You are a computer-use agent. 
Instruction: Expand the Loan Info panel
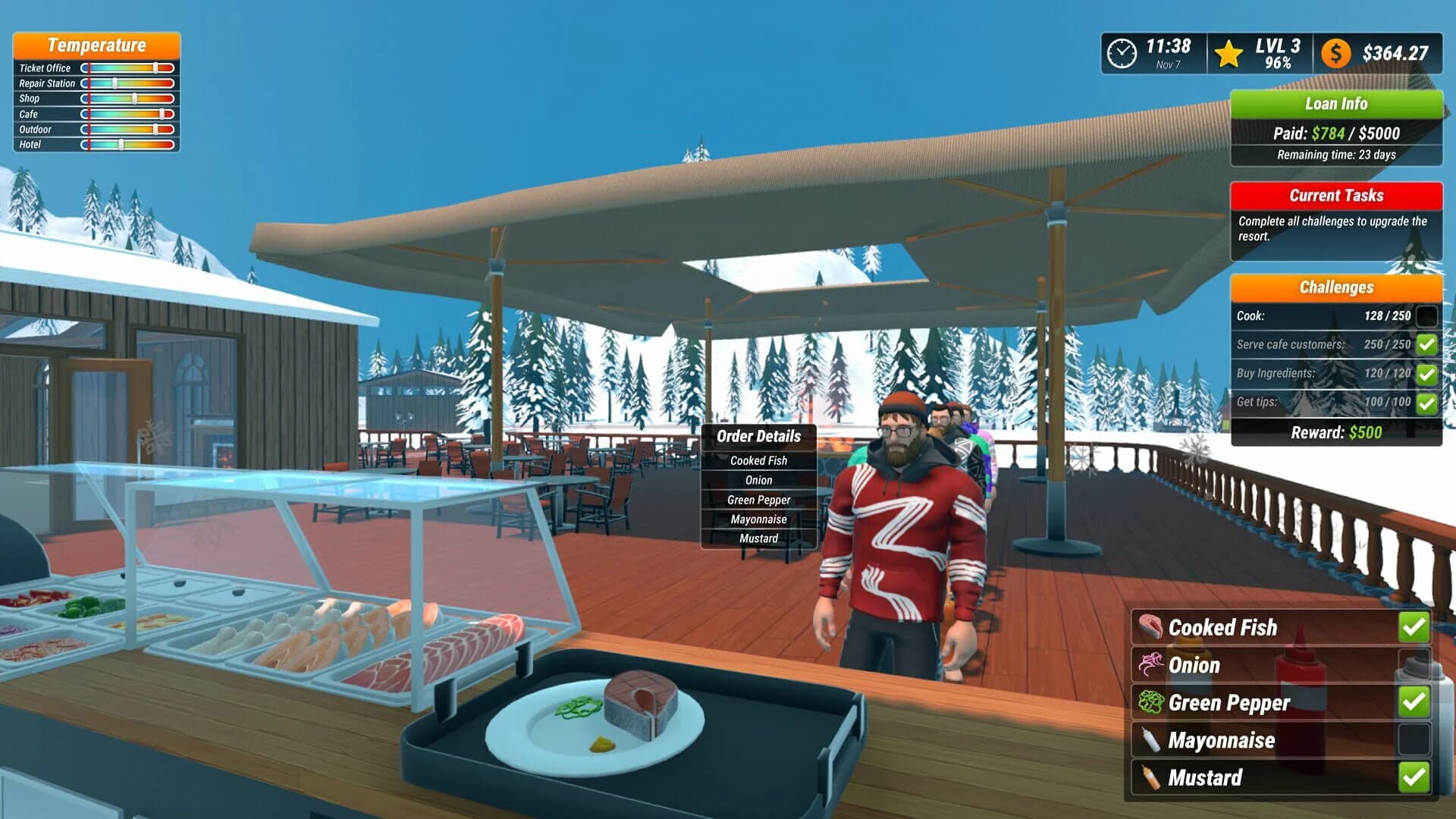pyautogui.click(x=1336, y=104)
